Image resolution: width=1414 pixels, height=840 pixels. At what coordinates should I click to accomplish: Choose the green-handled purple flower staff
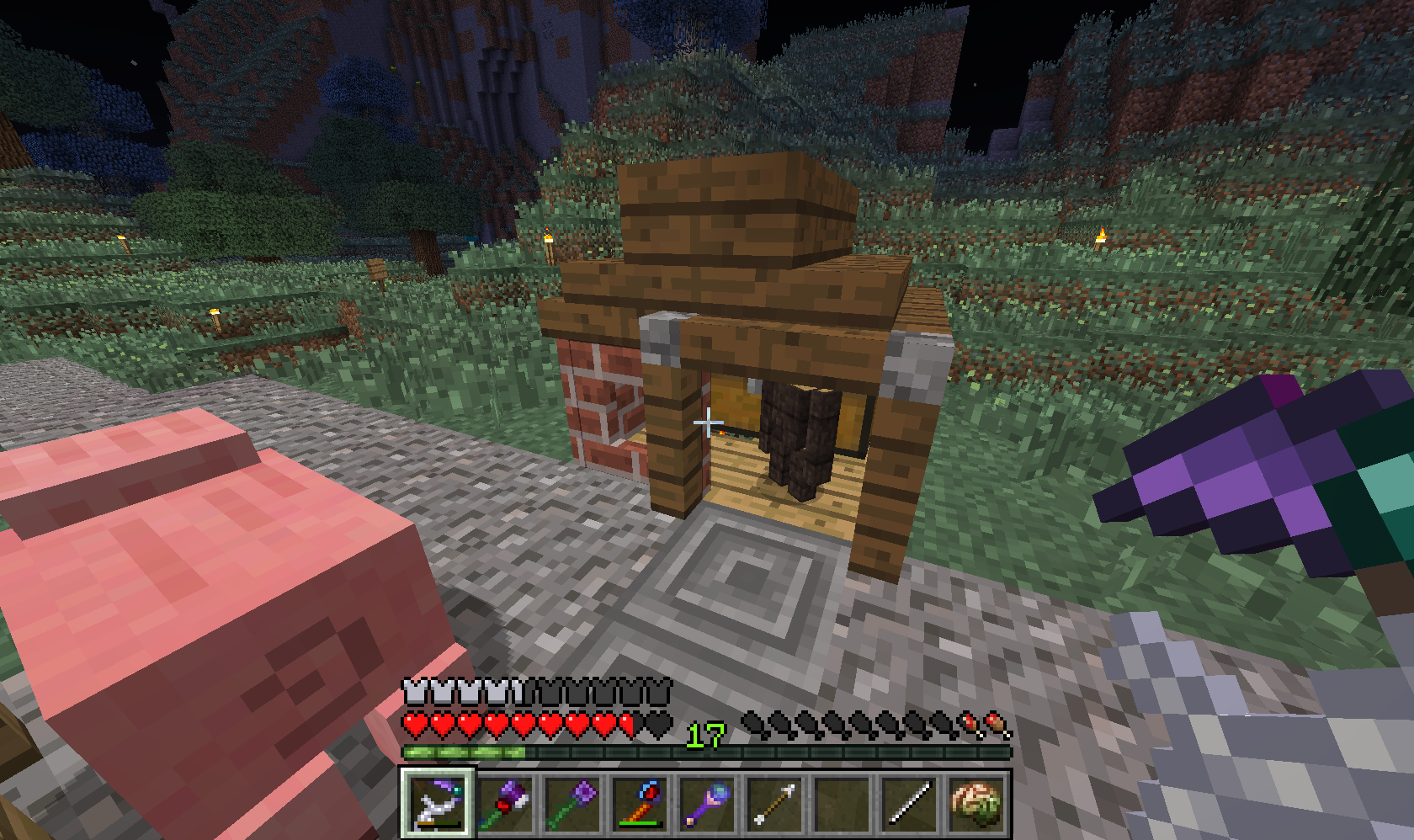572,801
